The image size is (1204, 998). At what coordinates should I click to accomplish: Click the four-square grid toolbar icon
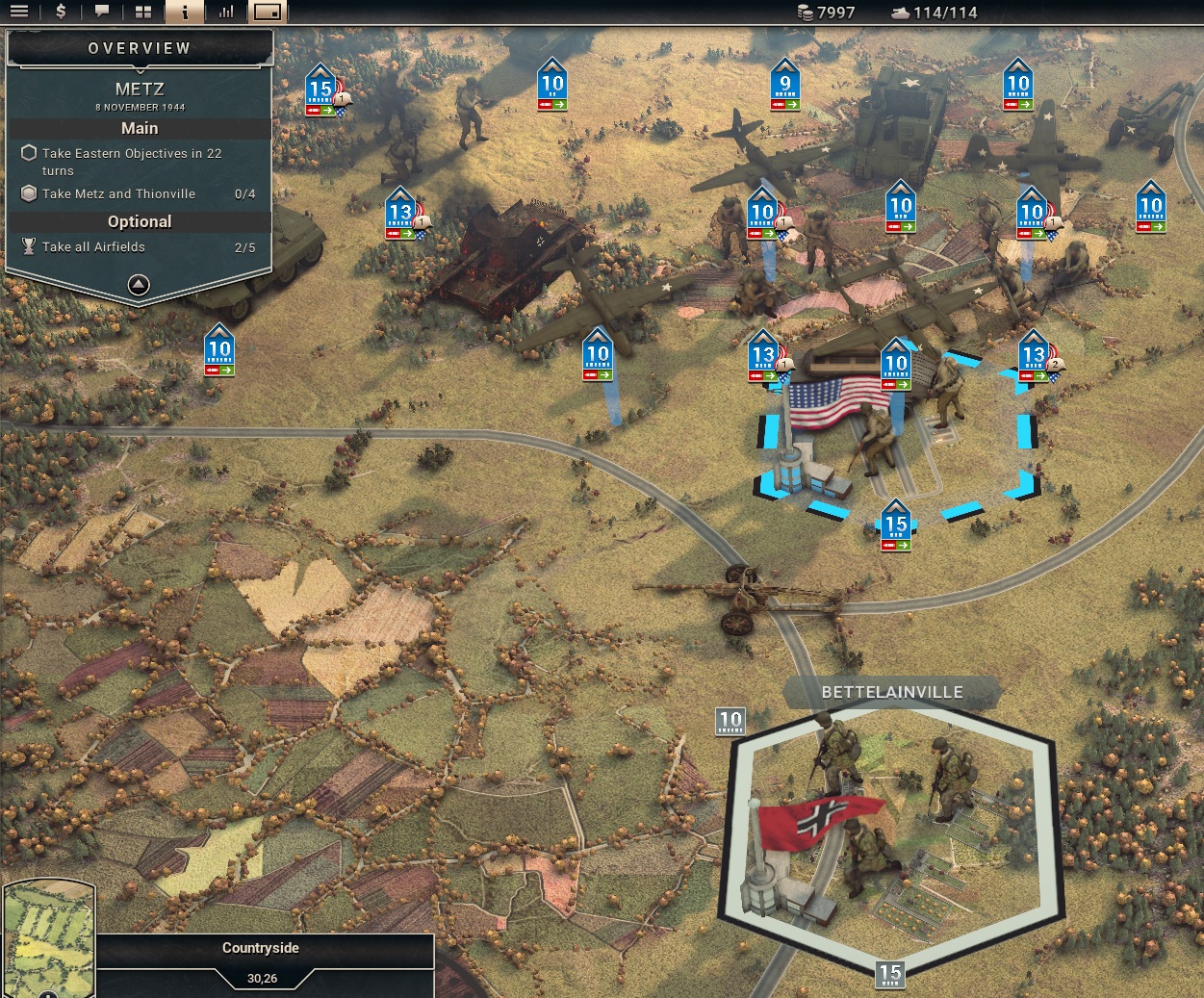tap(143, 13)
